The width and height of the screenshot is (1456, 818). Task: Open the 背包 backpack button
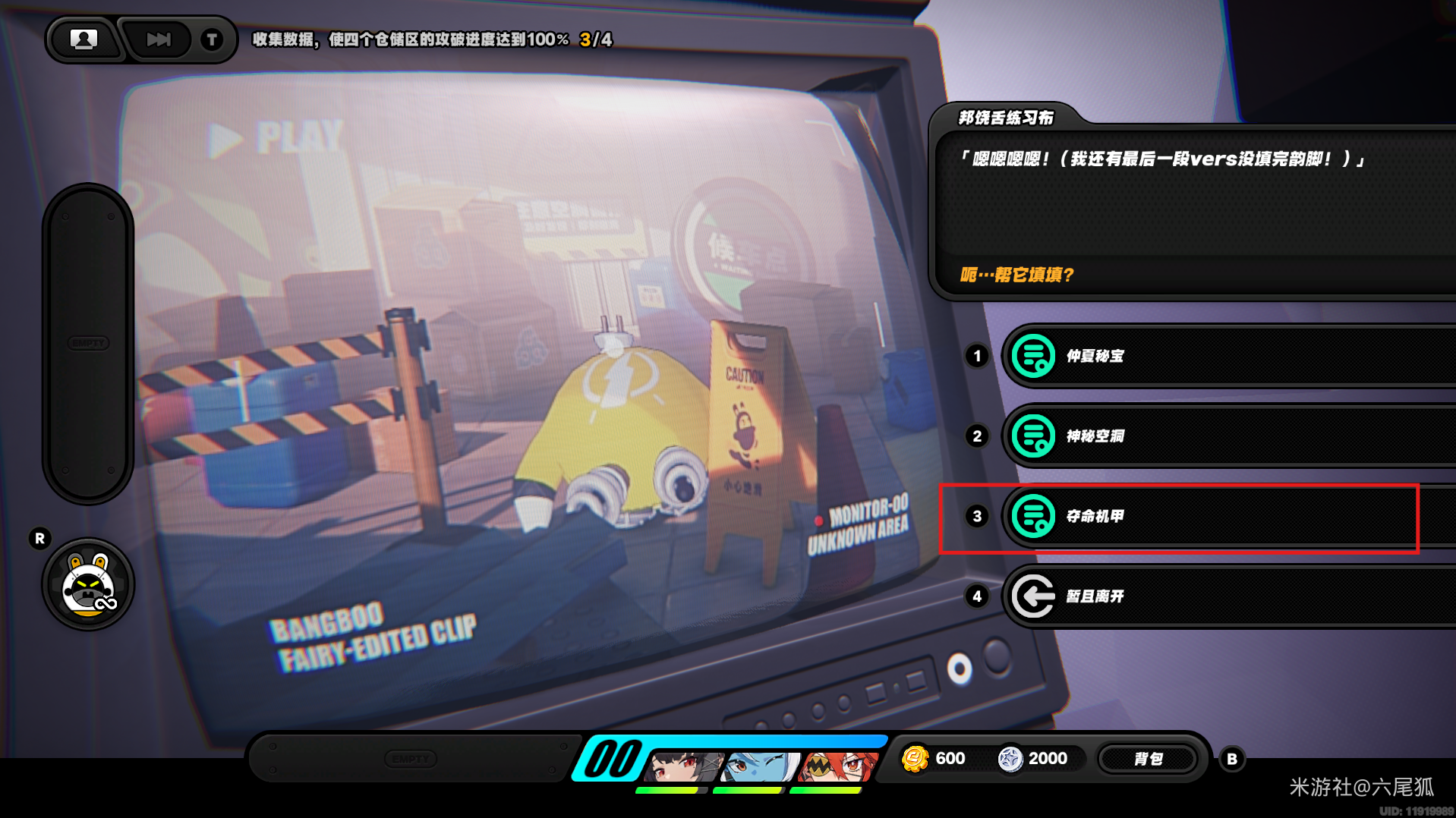[x=1148, y=759]
